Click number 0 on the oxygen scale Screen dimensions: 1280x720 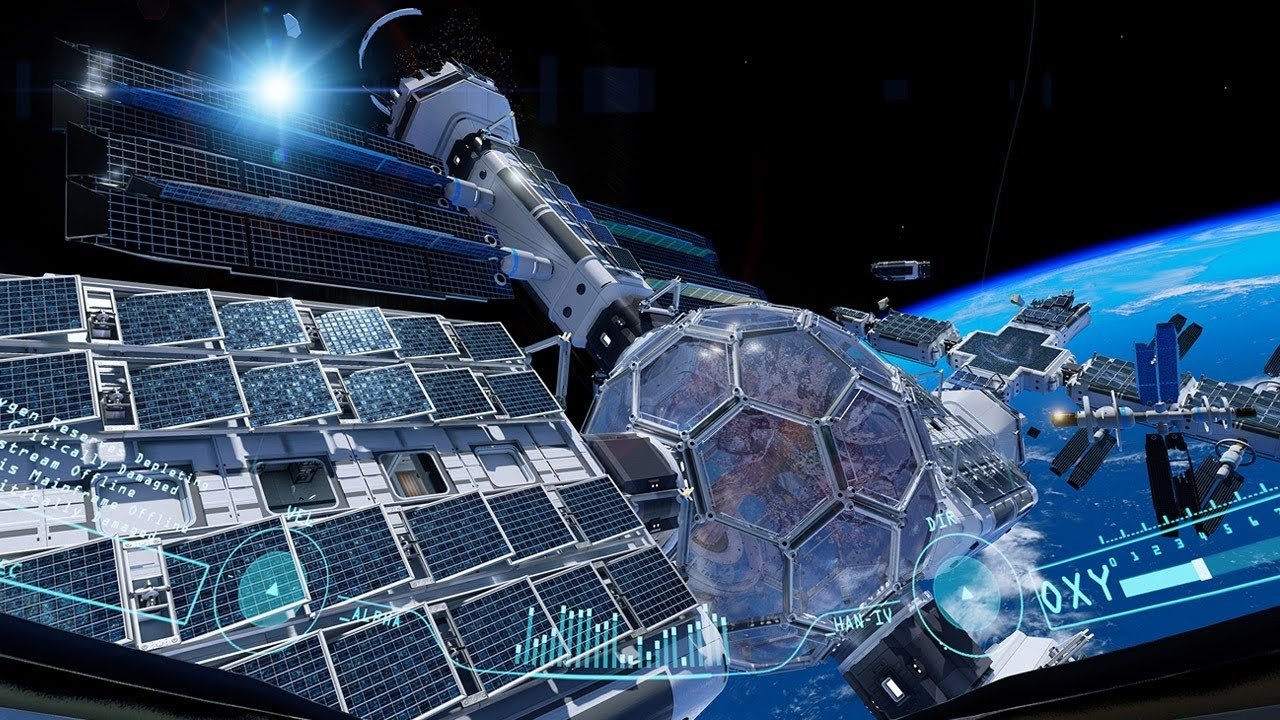(1112, 562)
